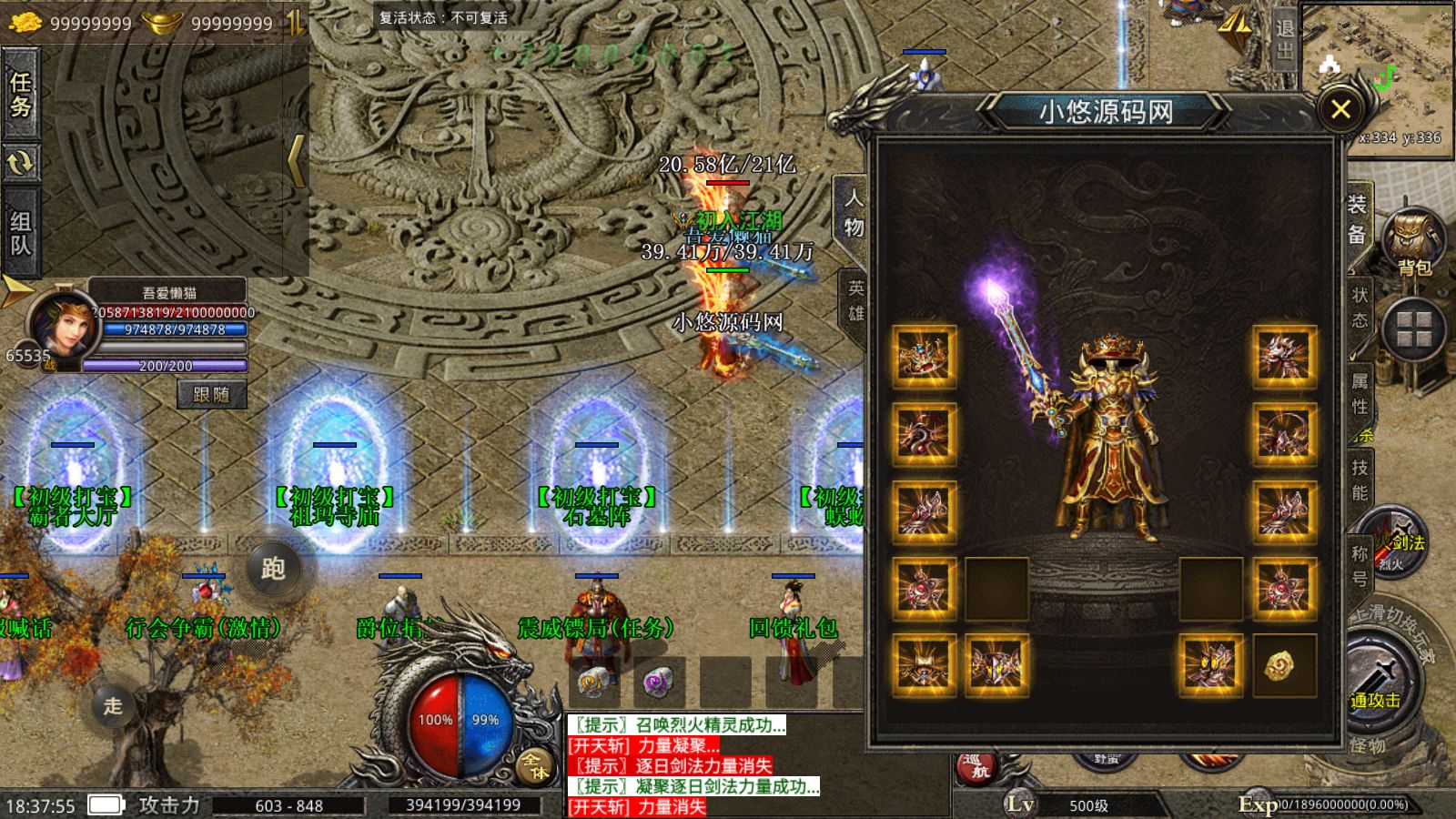Open the four-square grid menu button
1456x819 pixels.
pyautogui.click(x=1413, y=329)
